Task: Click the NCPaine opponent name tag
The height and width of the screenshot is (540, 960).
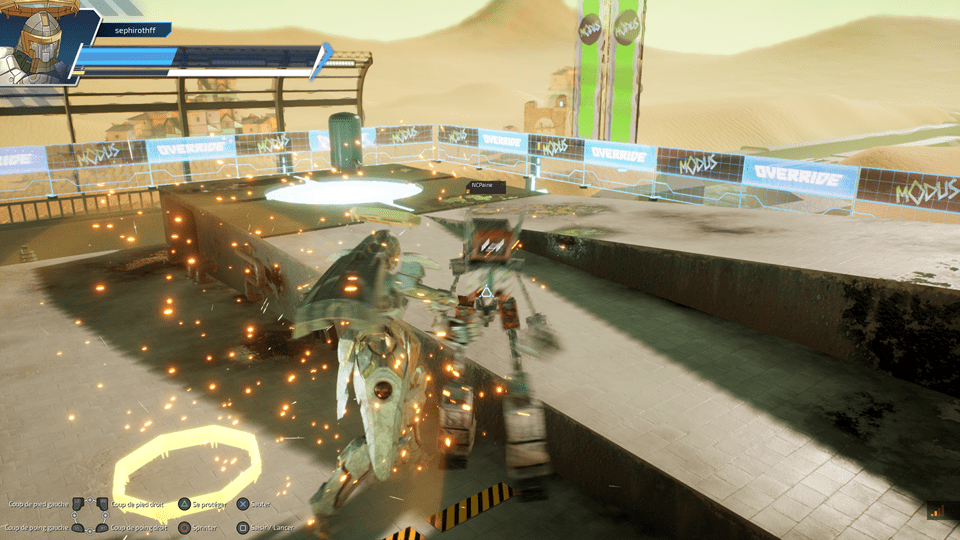Action: pos(489,186)
